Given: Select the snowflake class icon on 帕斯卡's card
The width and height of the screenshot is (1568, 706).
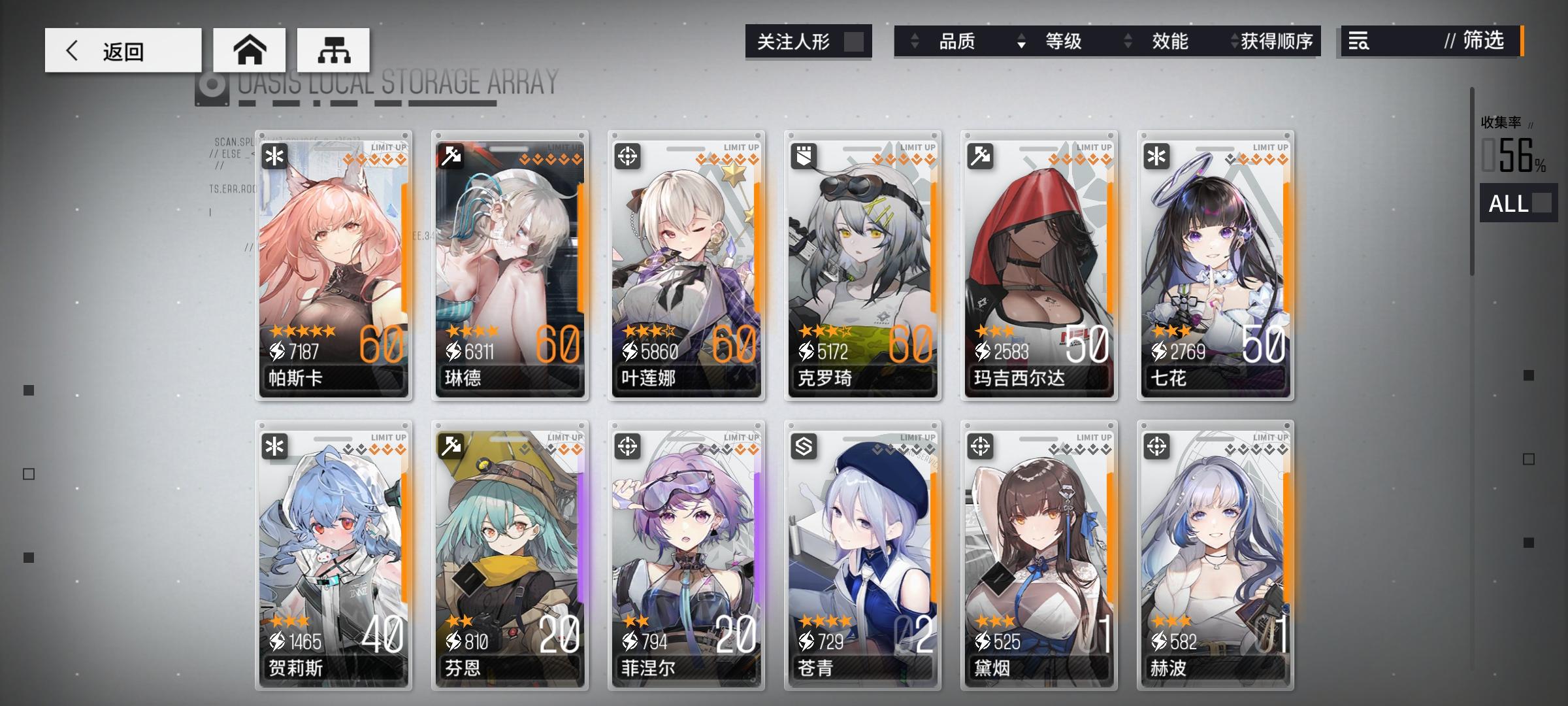Looking at the screenshot, I should click(x=274, y=156).
